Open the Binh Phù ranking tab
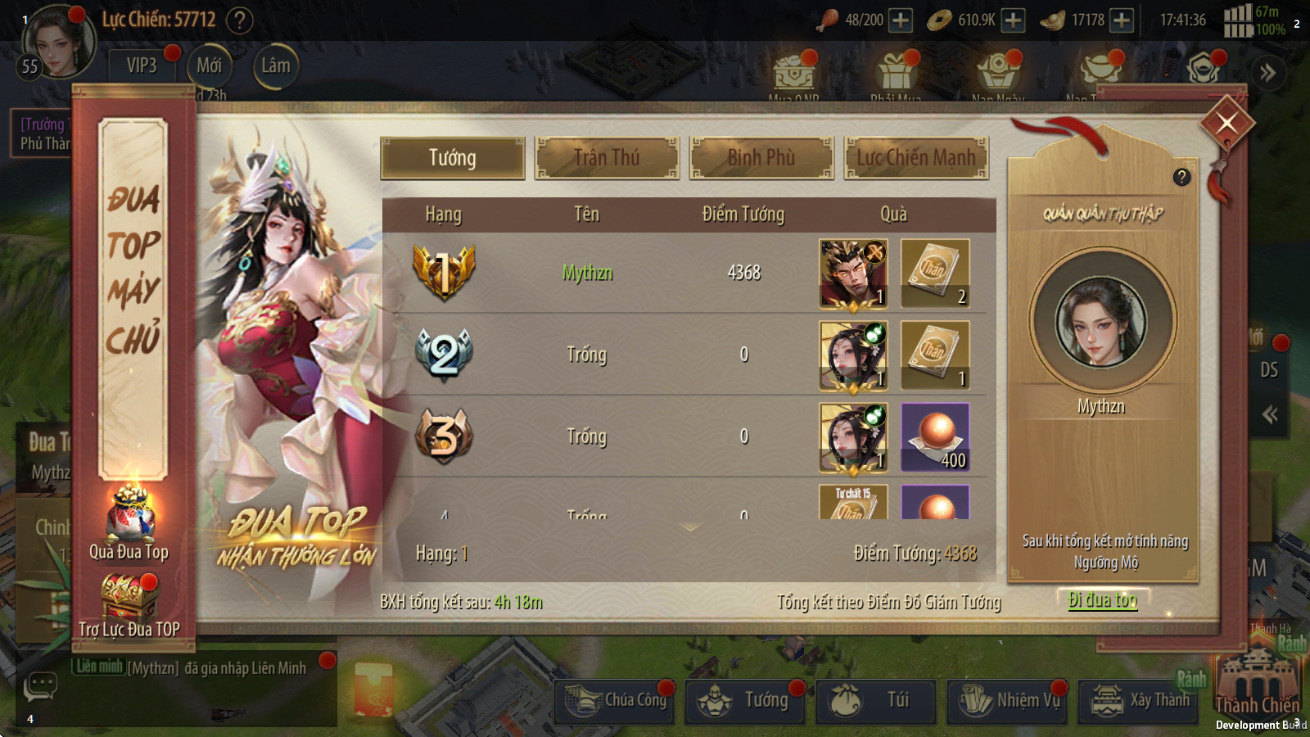This screenshot has width=1310, height=737. pyautogui.click(x=761, y=158)
